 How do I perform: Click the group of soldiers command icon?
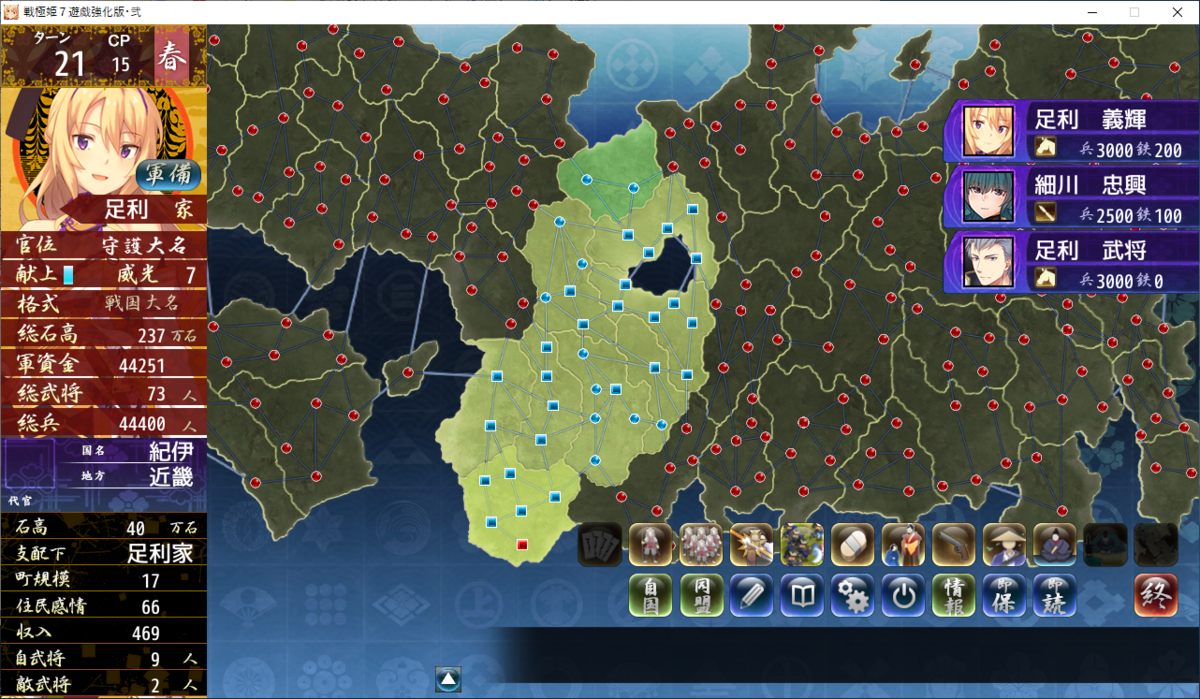[701, 545]
